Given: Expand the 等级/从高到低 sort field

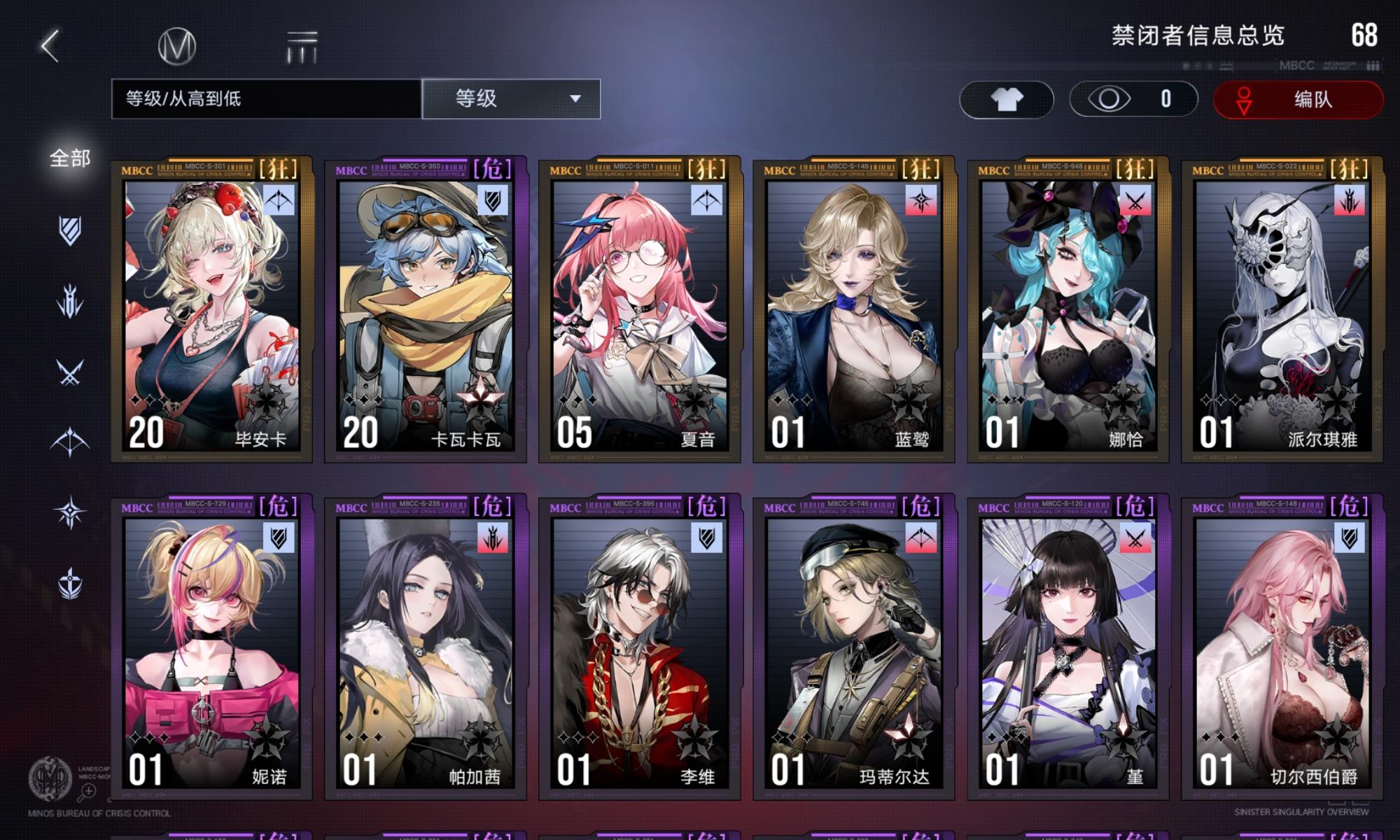Looking at the screenshot, I should [264, 99].
